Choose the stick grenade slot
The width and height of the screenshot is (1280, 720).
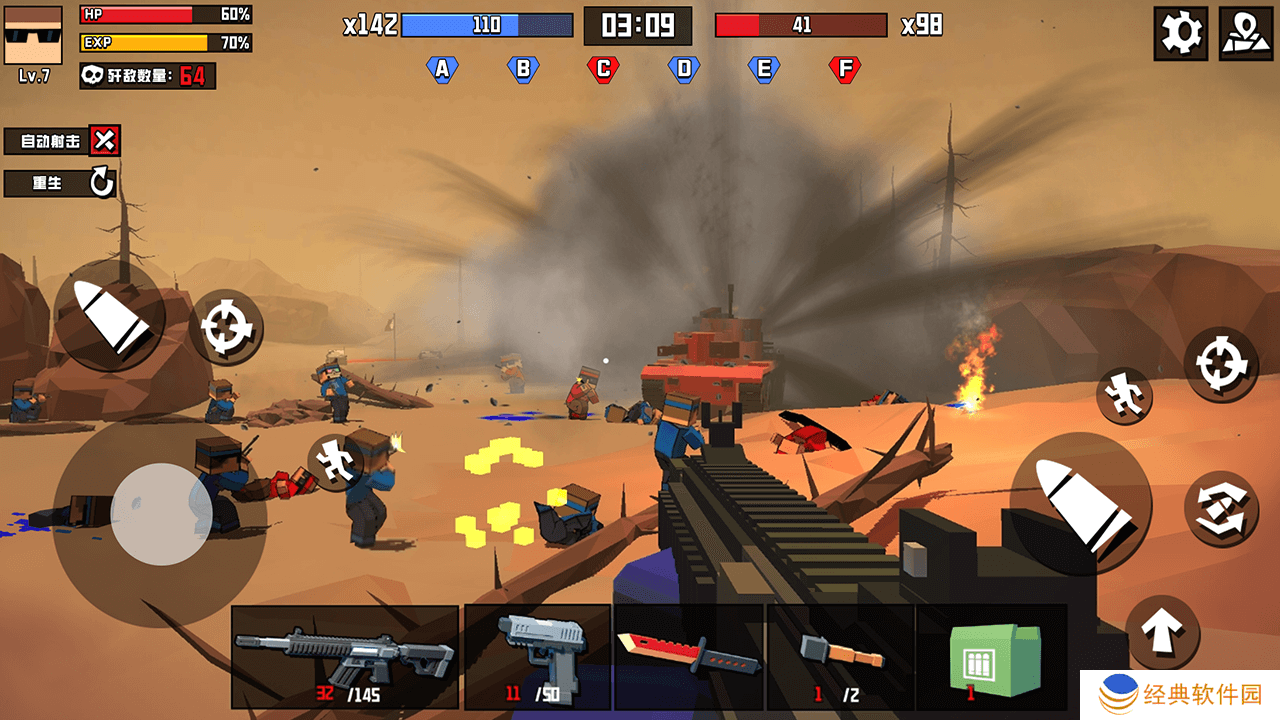tap(841, 656)
